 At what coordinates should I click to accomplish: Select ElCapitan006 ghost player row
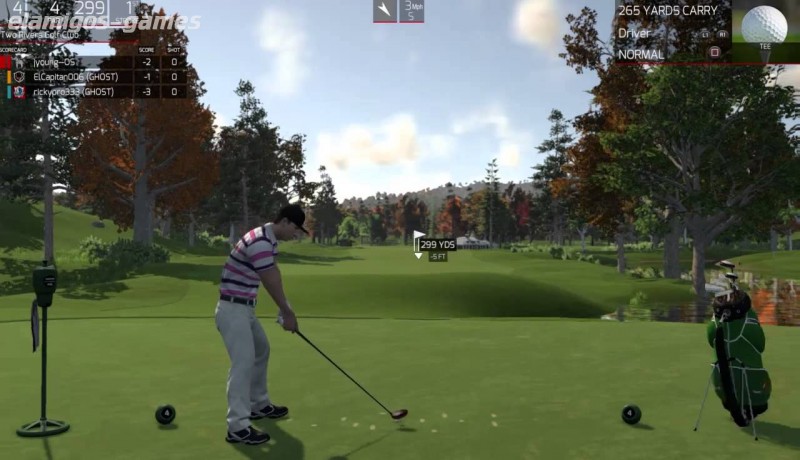[x=95, y=77]
